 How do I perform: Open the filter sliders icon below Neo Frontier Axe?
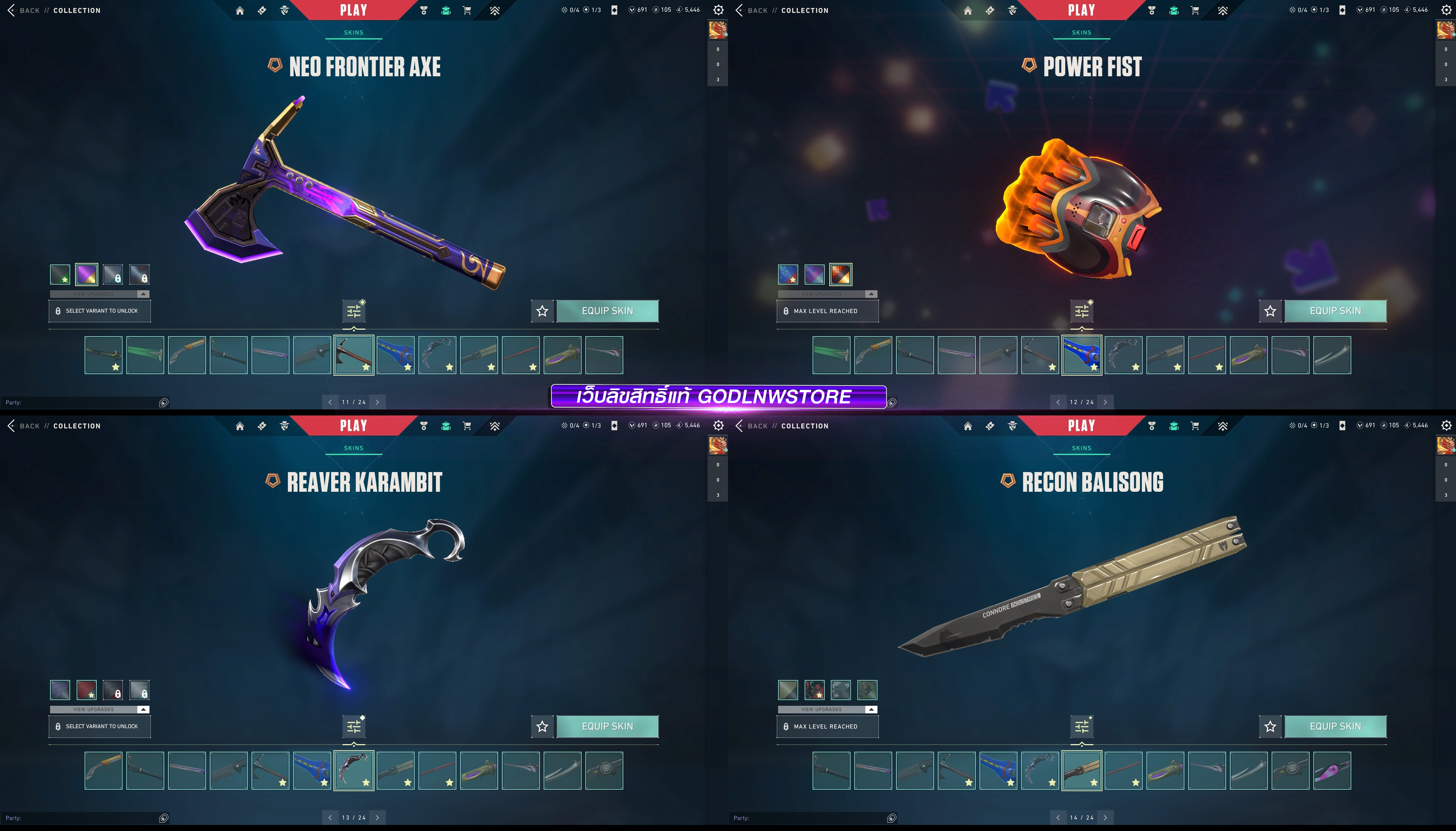coord(354,311)
